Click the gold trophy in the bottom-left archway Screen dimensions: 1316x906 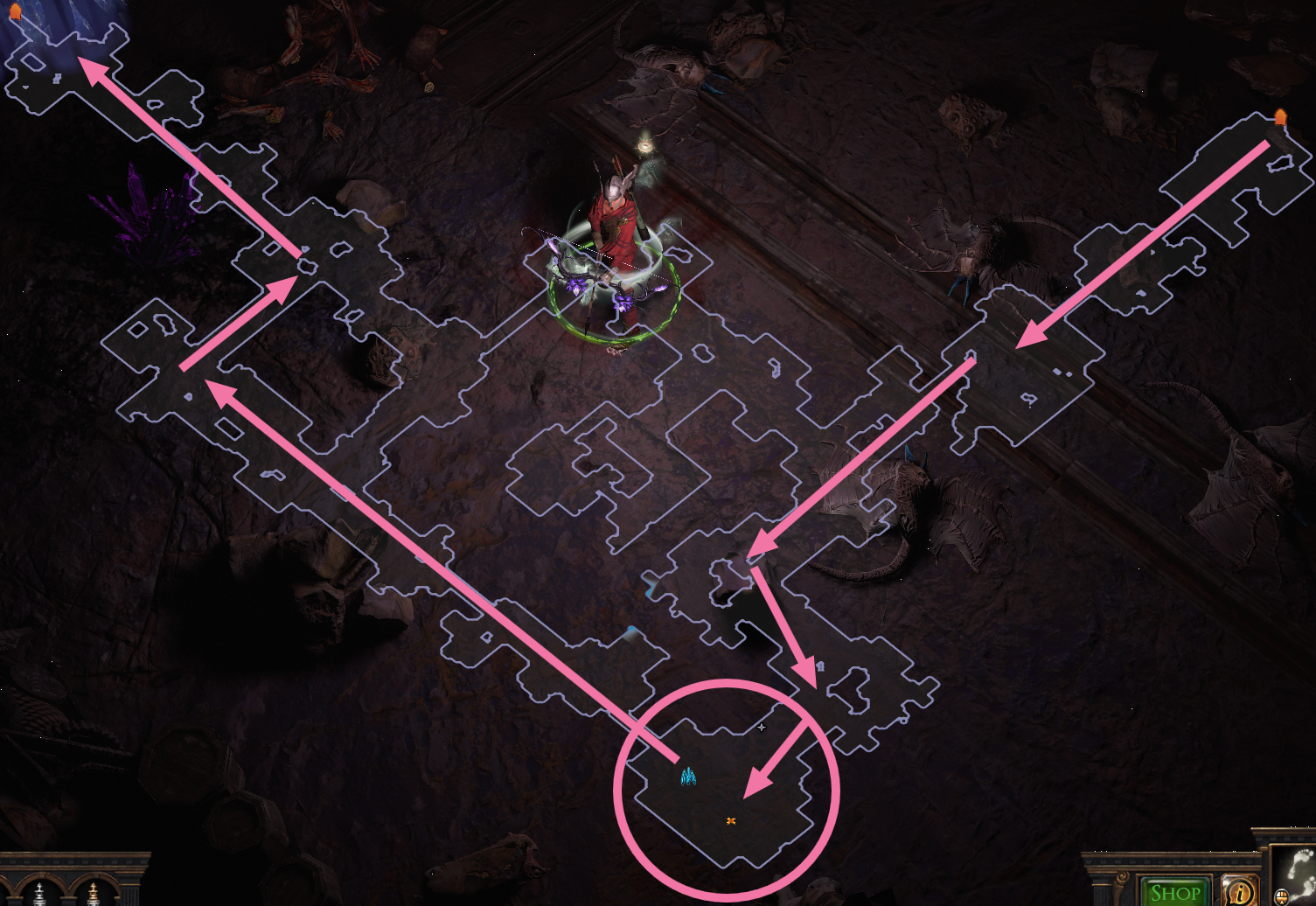coord(93,894)
